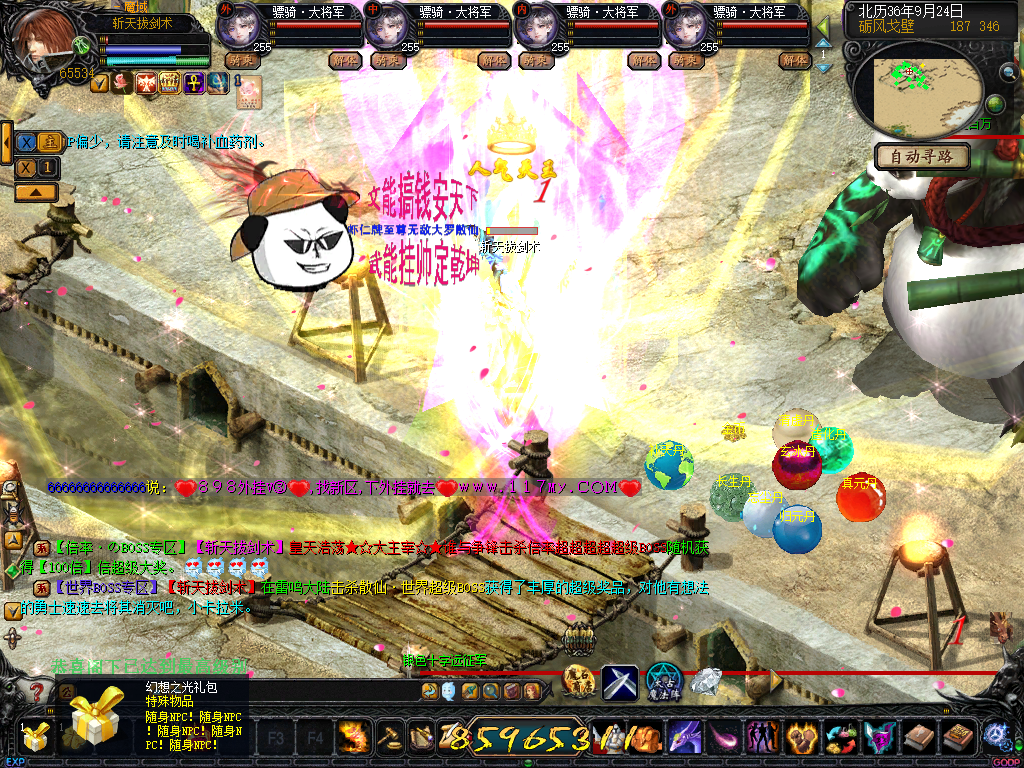The width and height of the screenshot is (1024, 768).
Task: Click the pink pig card icon
Action: click(248, 91)
